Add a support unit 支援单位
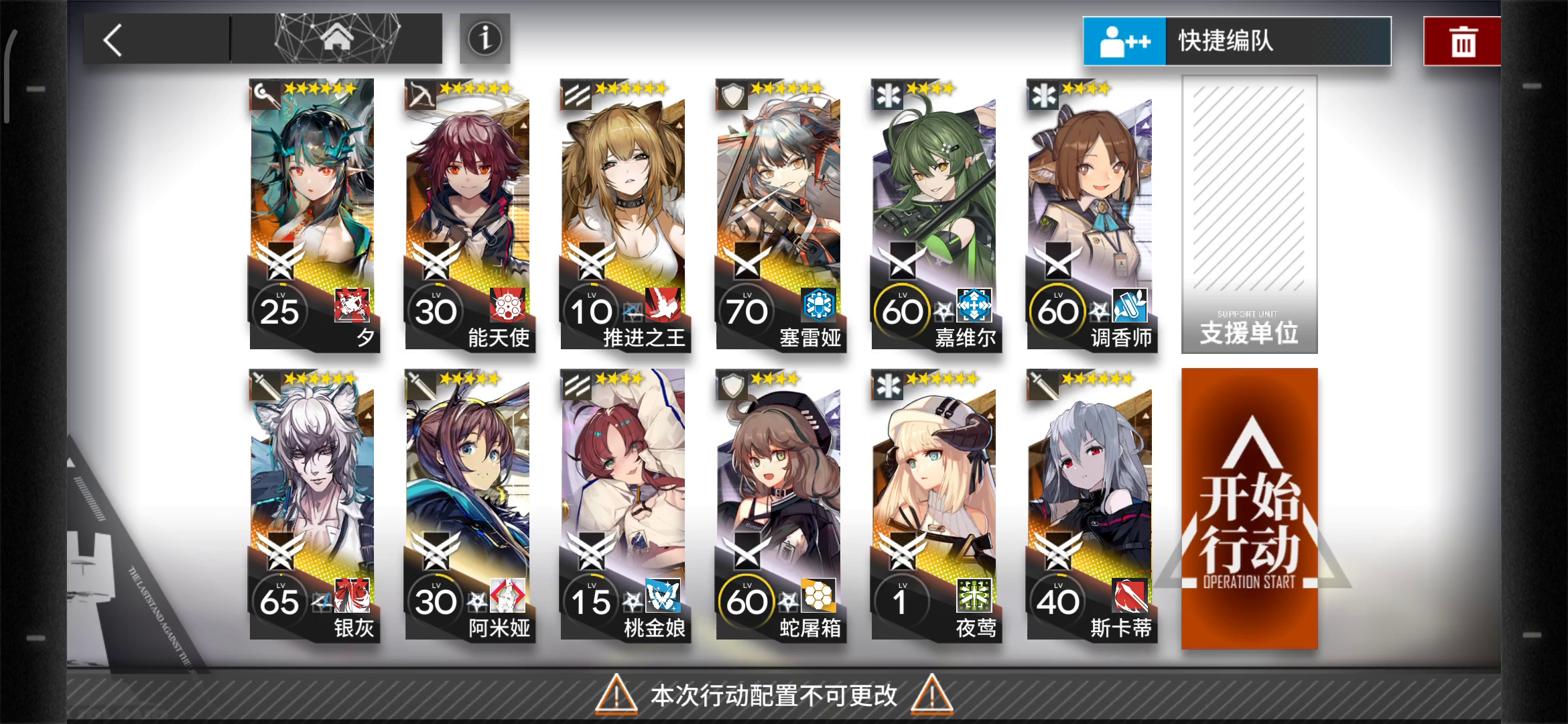This screenshot has height=724, width=1568. pyautogui.click(x=1249, y=215)
